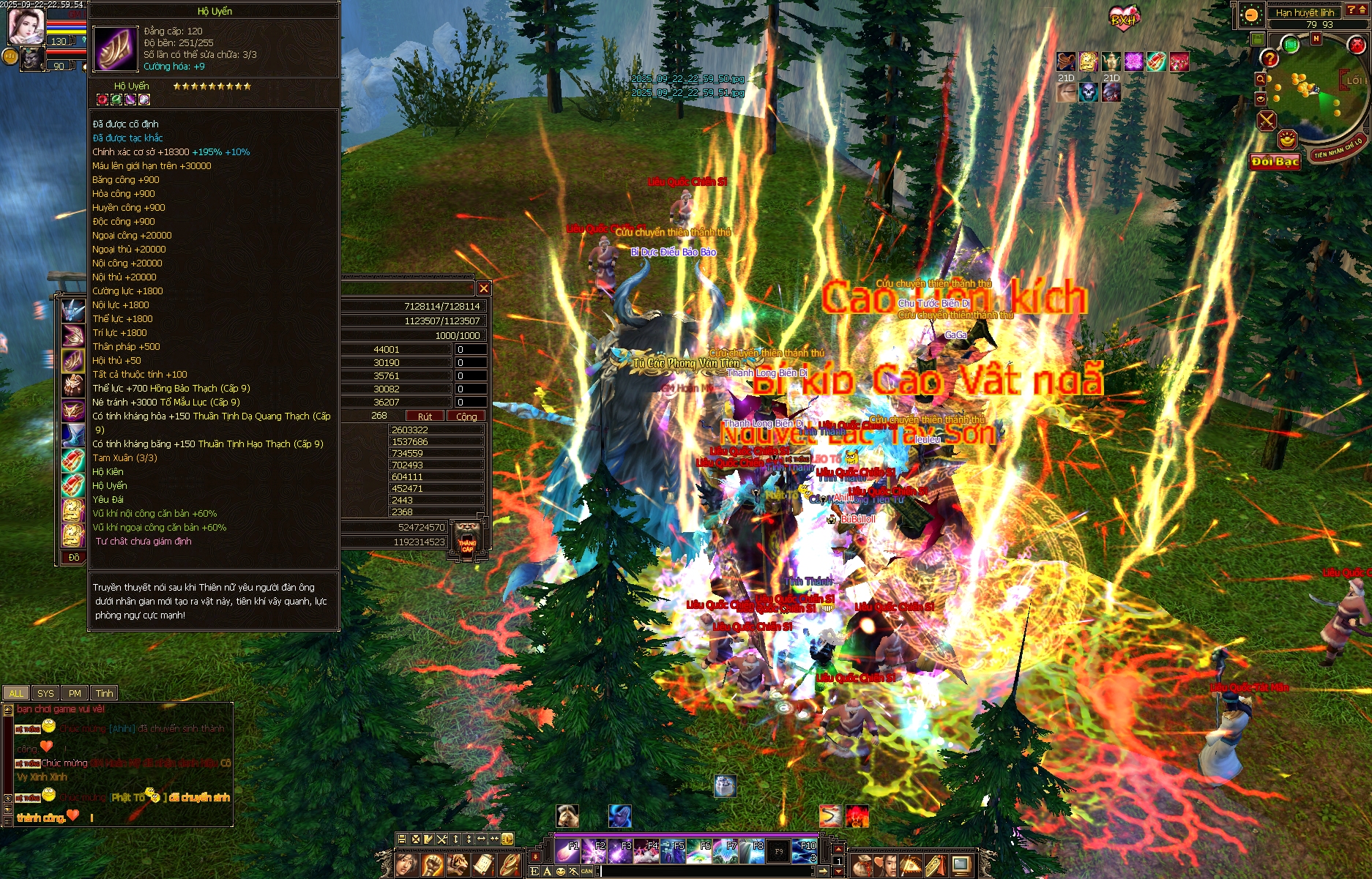The height and width of the screenshot is (879, 1372).
Task: Open the Đồ equipment tab
Action: pos(74,558)
